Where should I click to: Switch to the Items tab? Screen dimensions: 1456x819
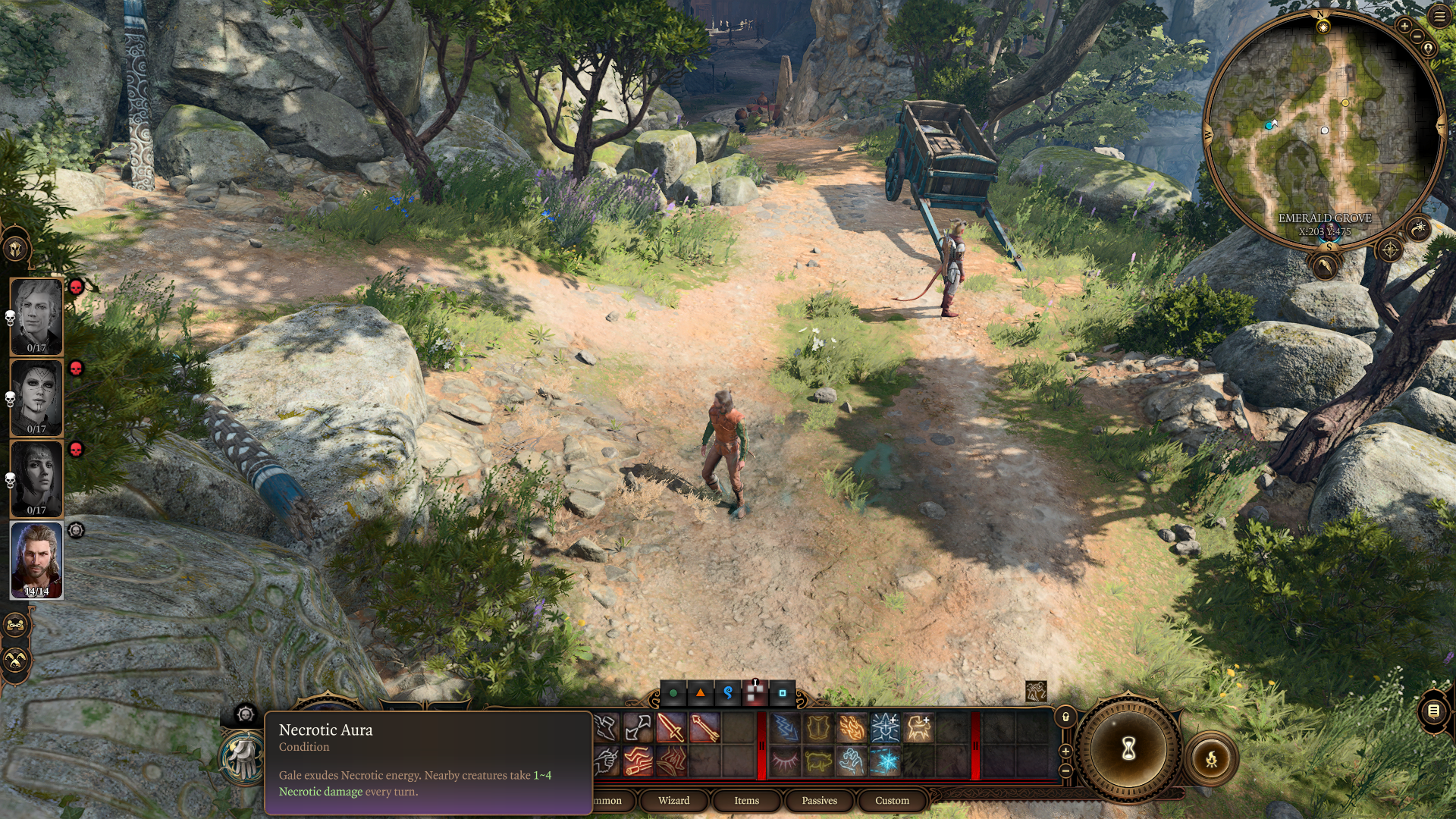point(747,800)
